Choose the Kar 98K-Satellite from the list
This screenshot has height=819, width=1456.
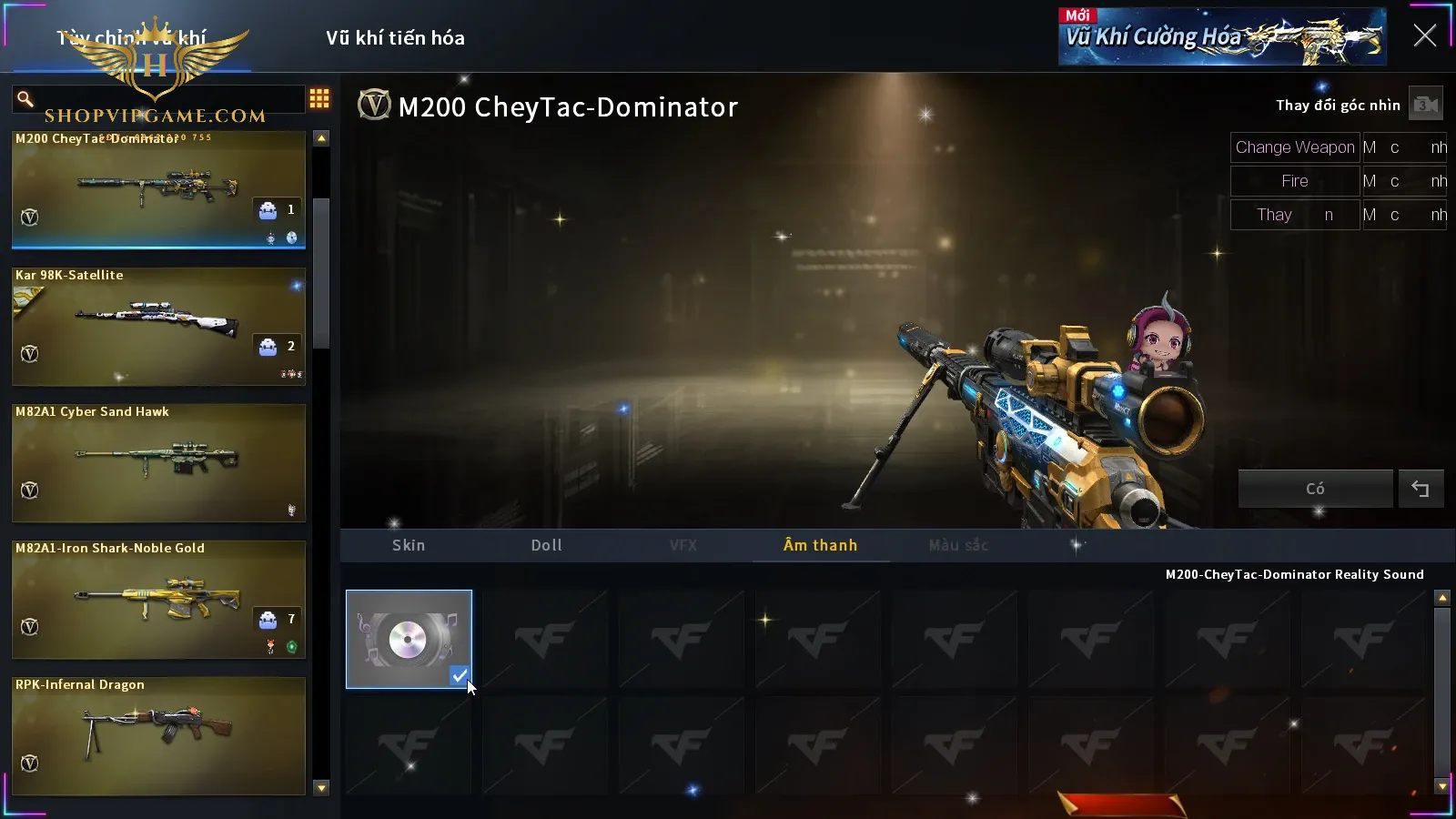pos(158,326)
